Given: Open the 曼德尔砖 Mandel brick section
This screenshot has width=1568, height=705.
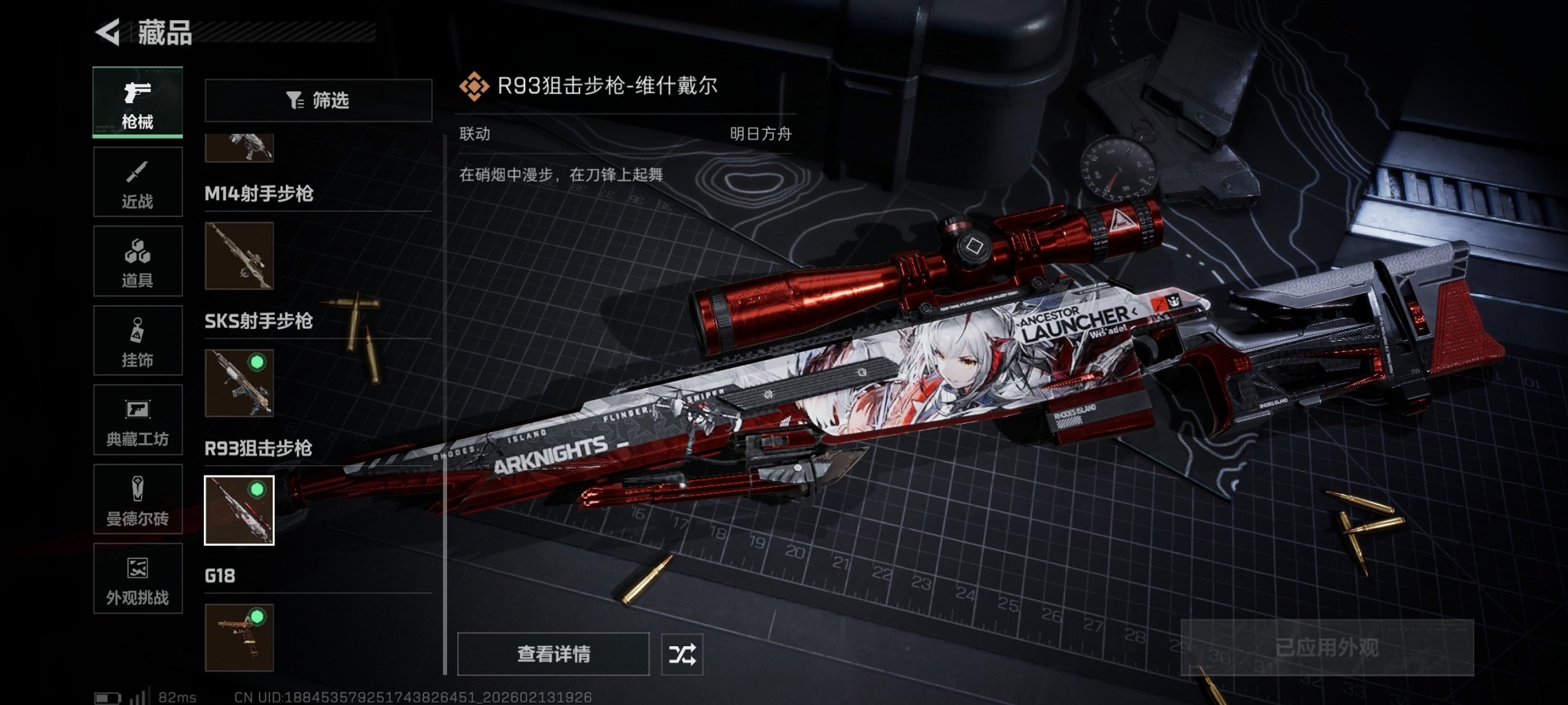Looking at the screenshot, I should tap(137, 499).
